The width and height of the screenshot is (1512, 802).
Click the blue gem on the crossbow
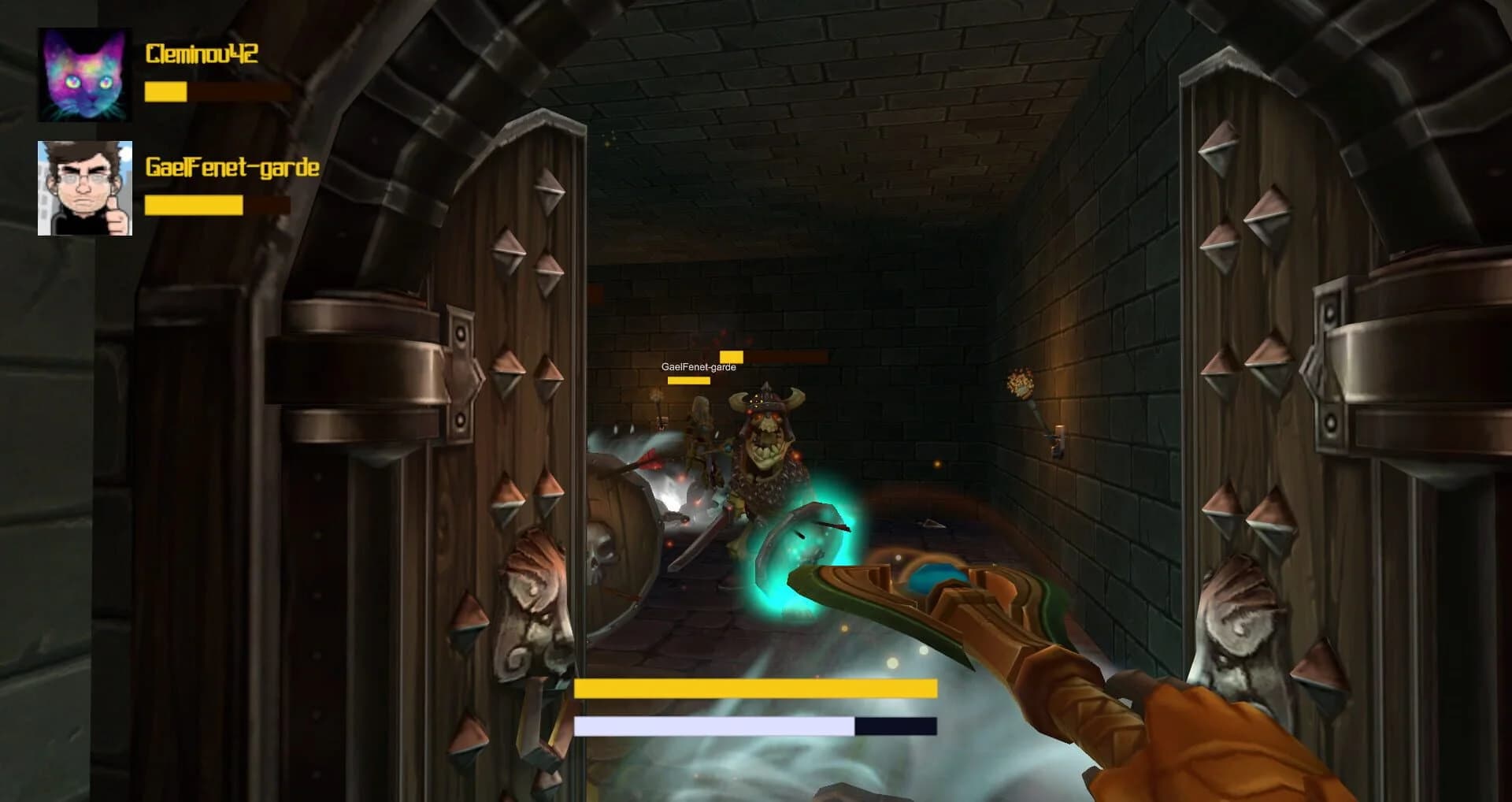point(929,577)
